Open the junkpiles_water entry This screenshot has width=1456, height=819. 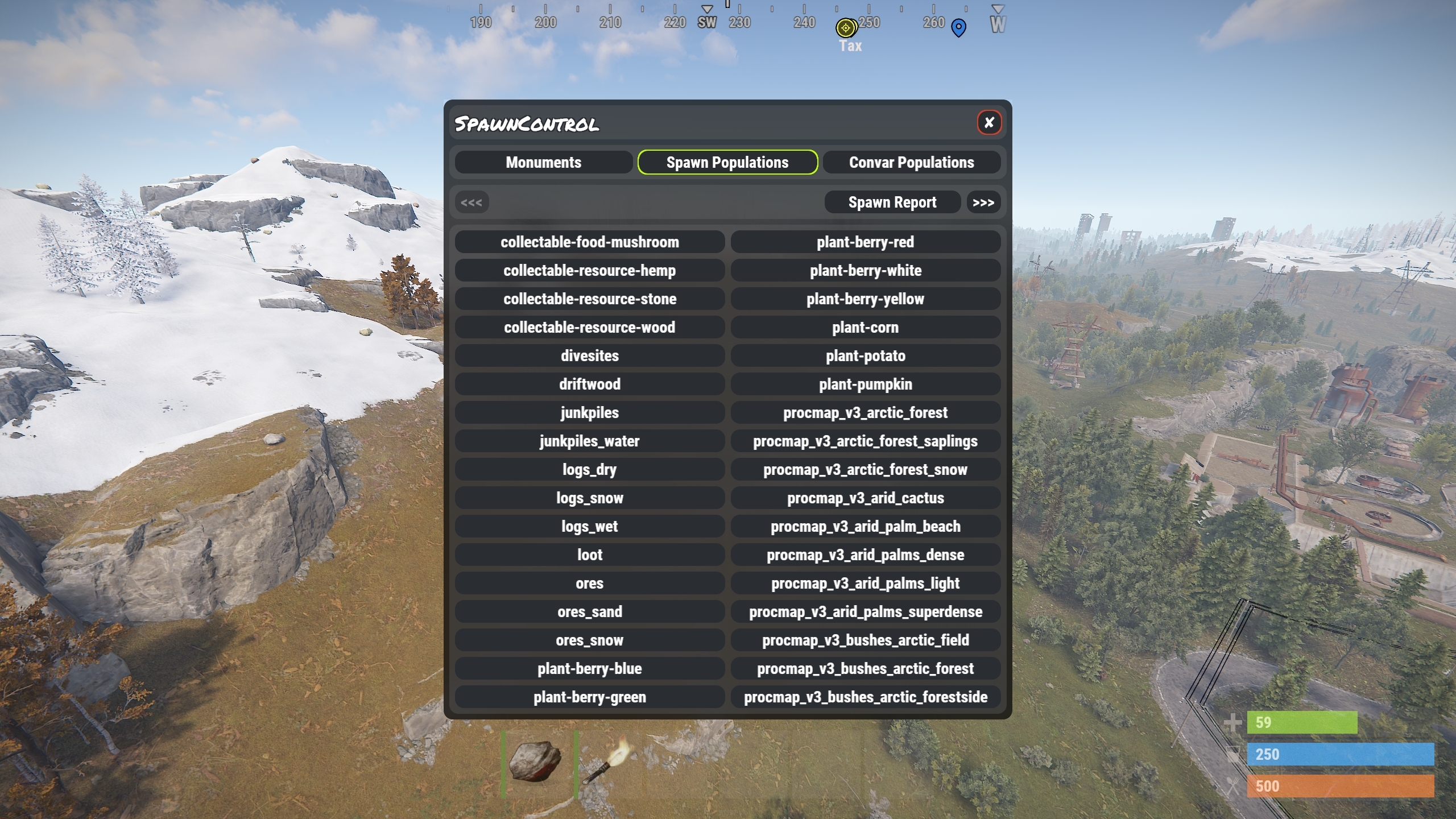point(589,441)
